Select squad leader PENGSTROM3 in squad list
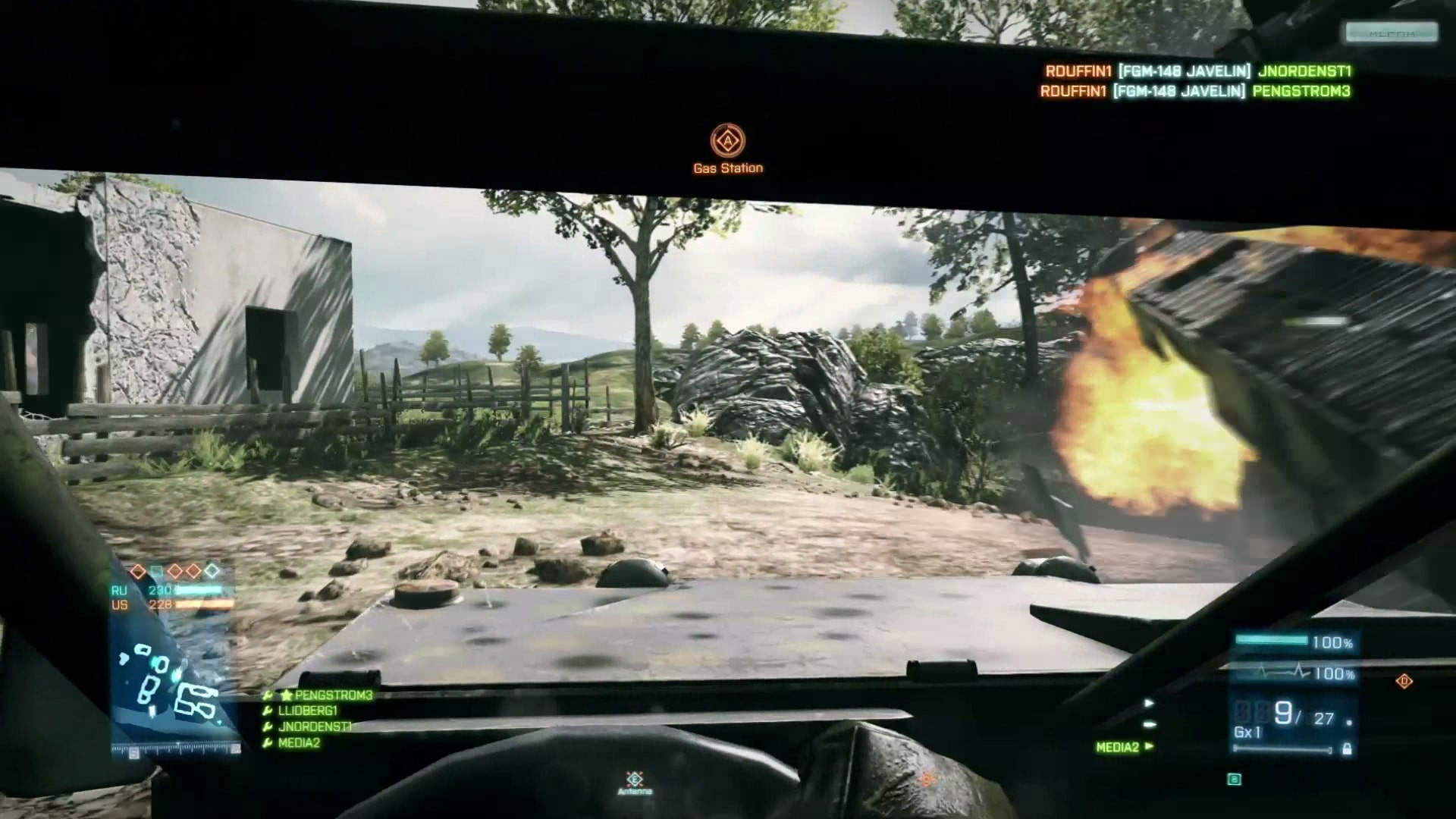The width and height of the screenshot is (1456, 819). (x=334, y=695)
